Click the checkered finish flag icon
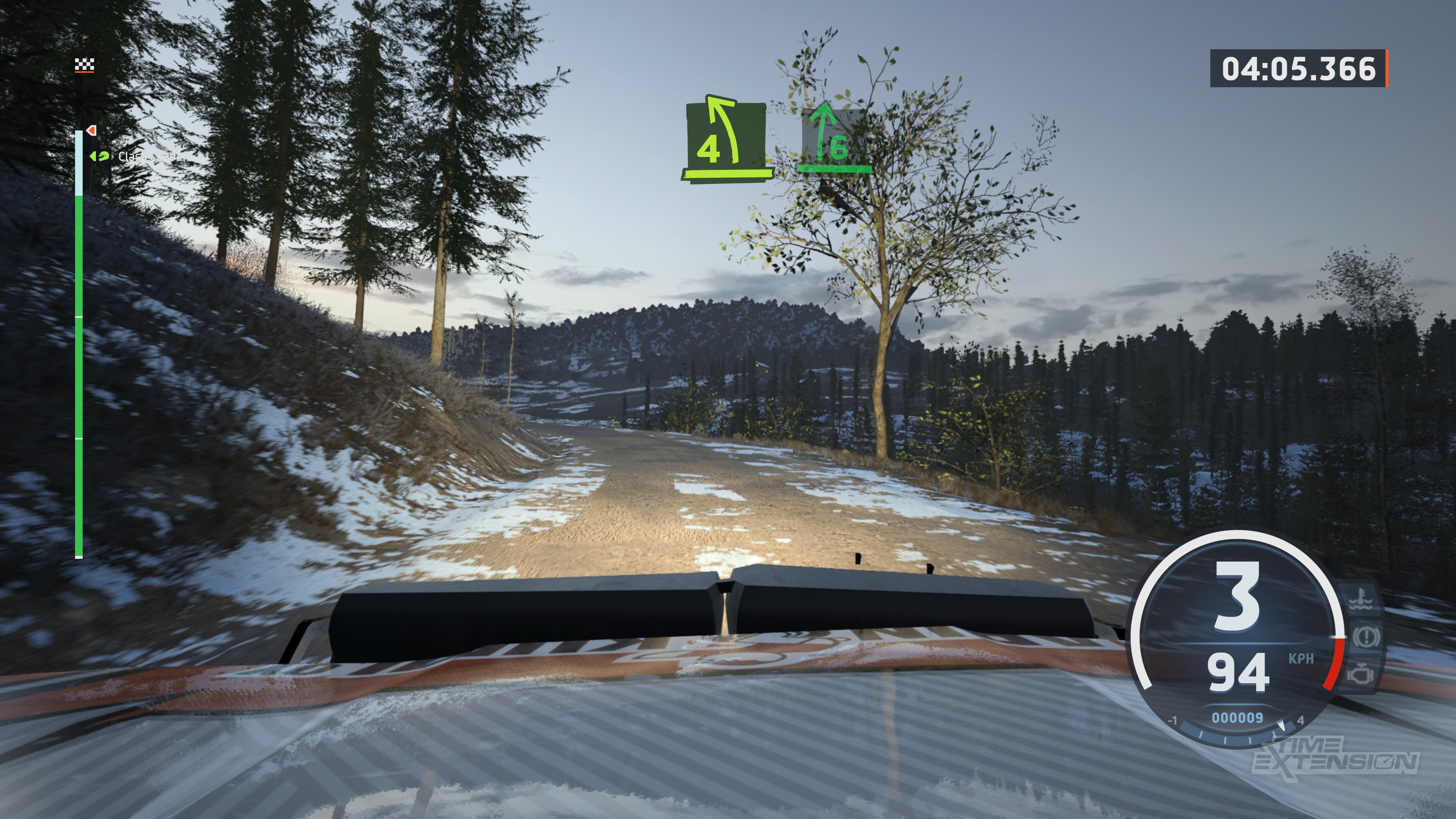This screenshot has height=819, width=1456. [84, 66]
